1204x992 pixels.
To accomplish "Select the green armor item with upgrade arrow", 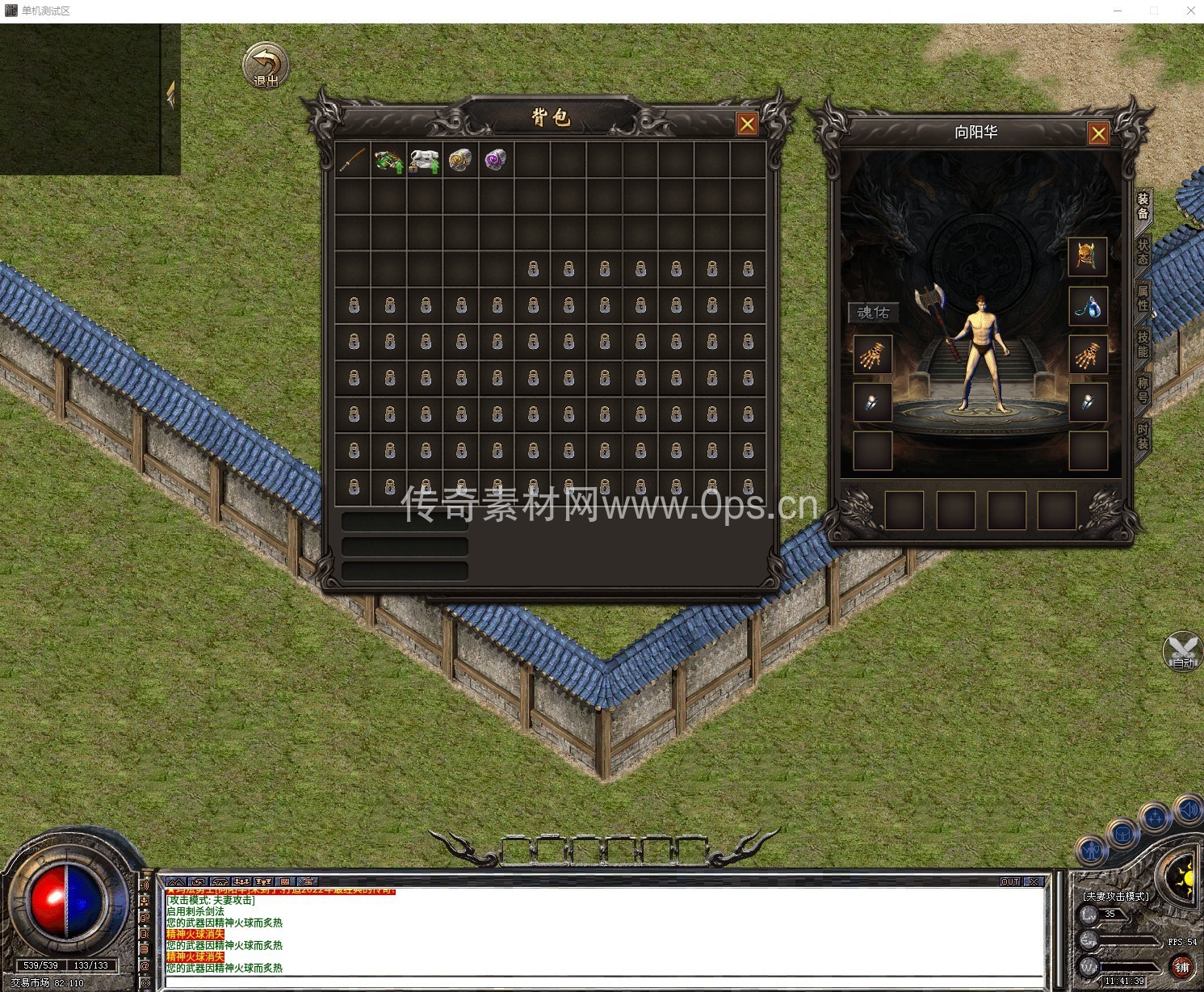I will click(x=388, y=160).
